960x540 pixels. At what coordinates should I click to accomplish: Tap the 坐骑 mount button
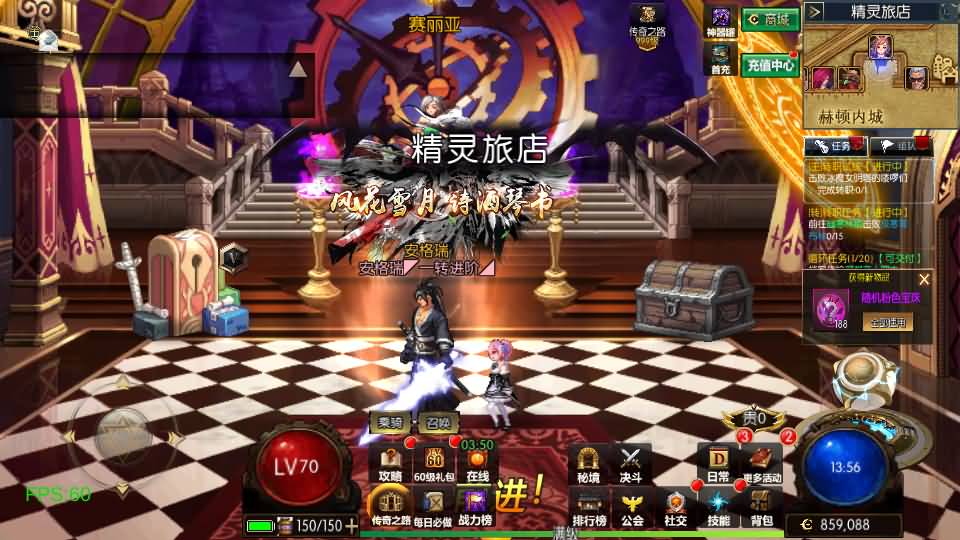click(390, 423)
